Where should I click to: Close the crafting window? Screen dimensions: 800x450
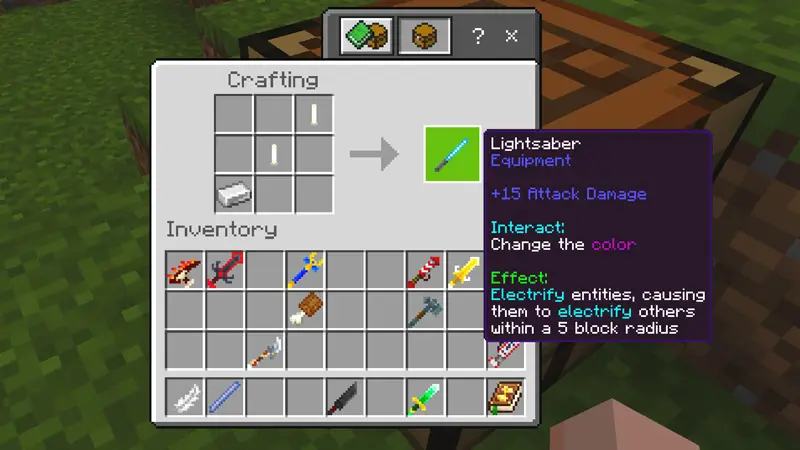[x=512, y=36]
